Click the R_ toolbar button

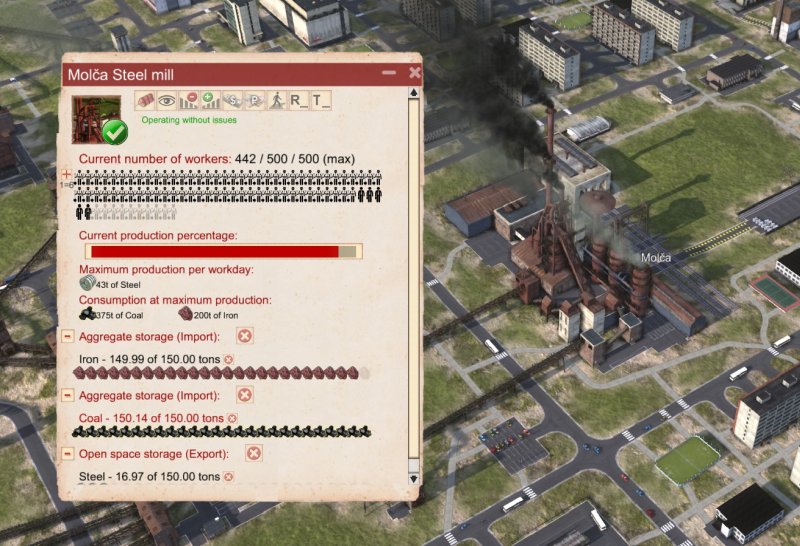click(298, 100)
